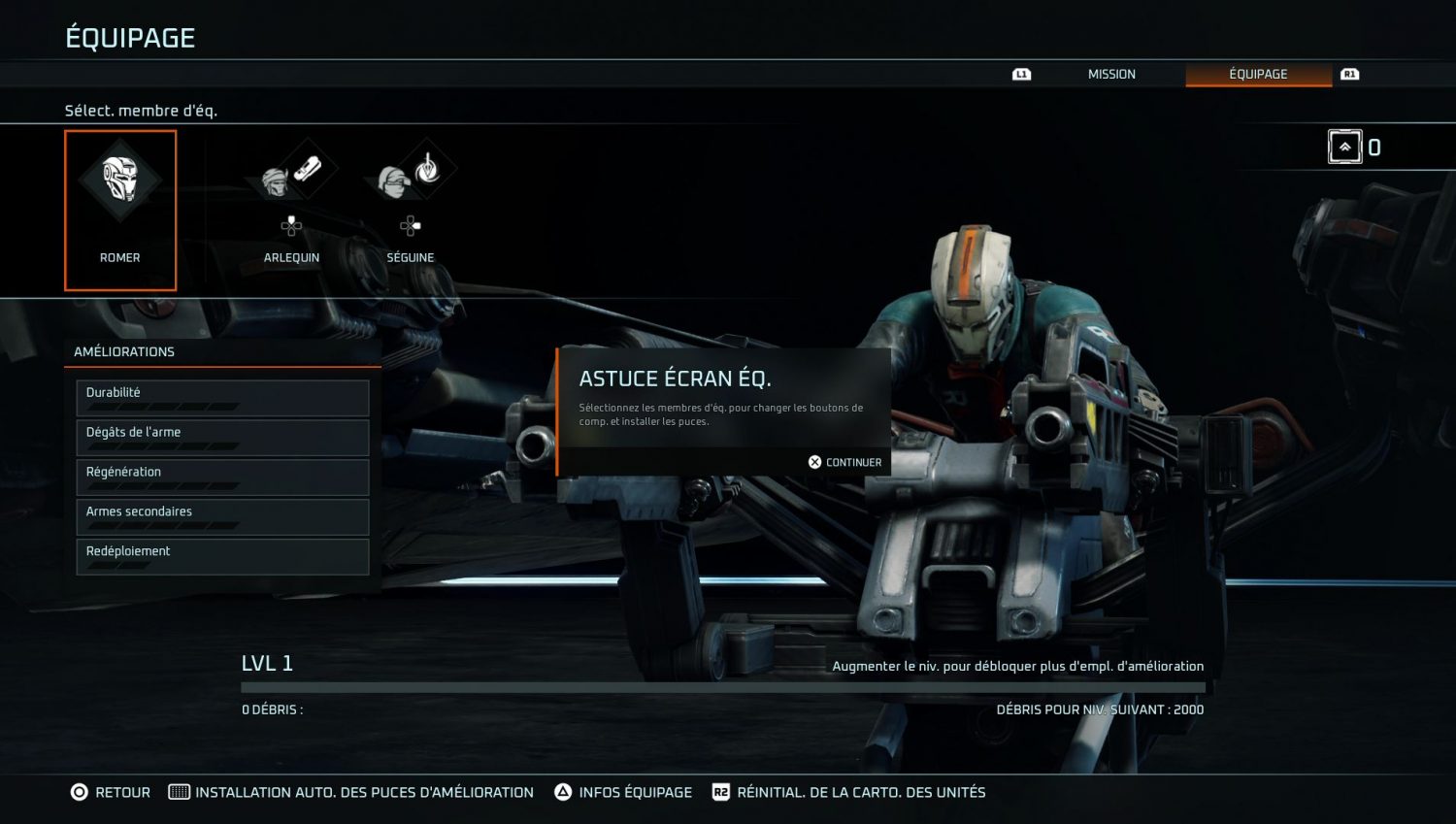
Task: Open the Équipage tab
Action: 1258,74
